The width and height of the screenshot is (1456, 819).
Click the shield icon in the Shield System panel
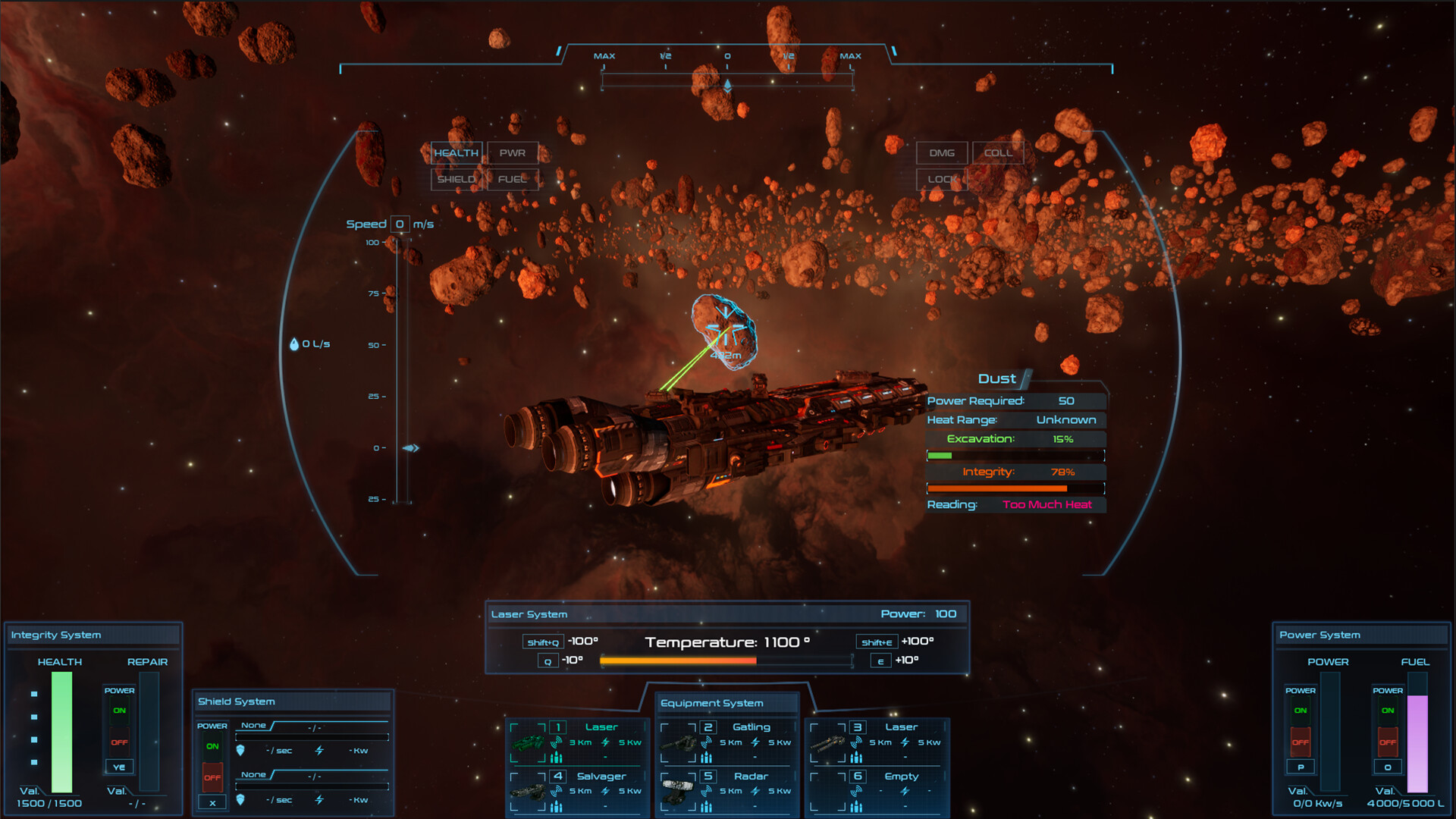[x=241, y=751]
